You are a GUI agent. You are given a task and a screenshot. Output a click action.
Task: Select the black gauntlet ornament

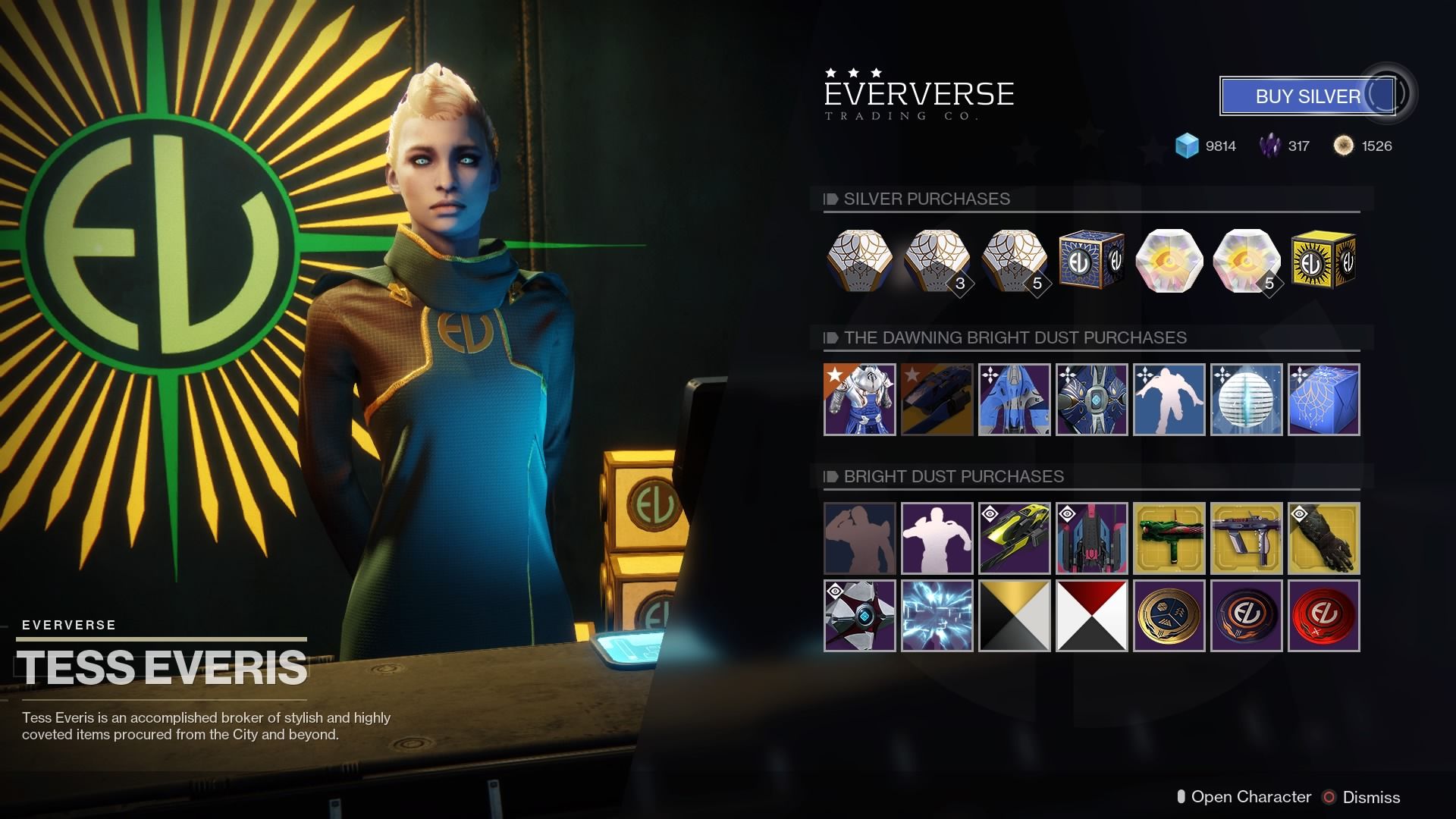(1323, 538)
